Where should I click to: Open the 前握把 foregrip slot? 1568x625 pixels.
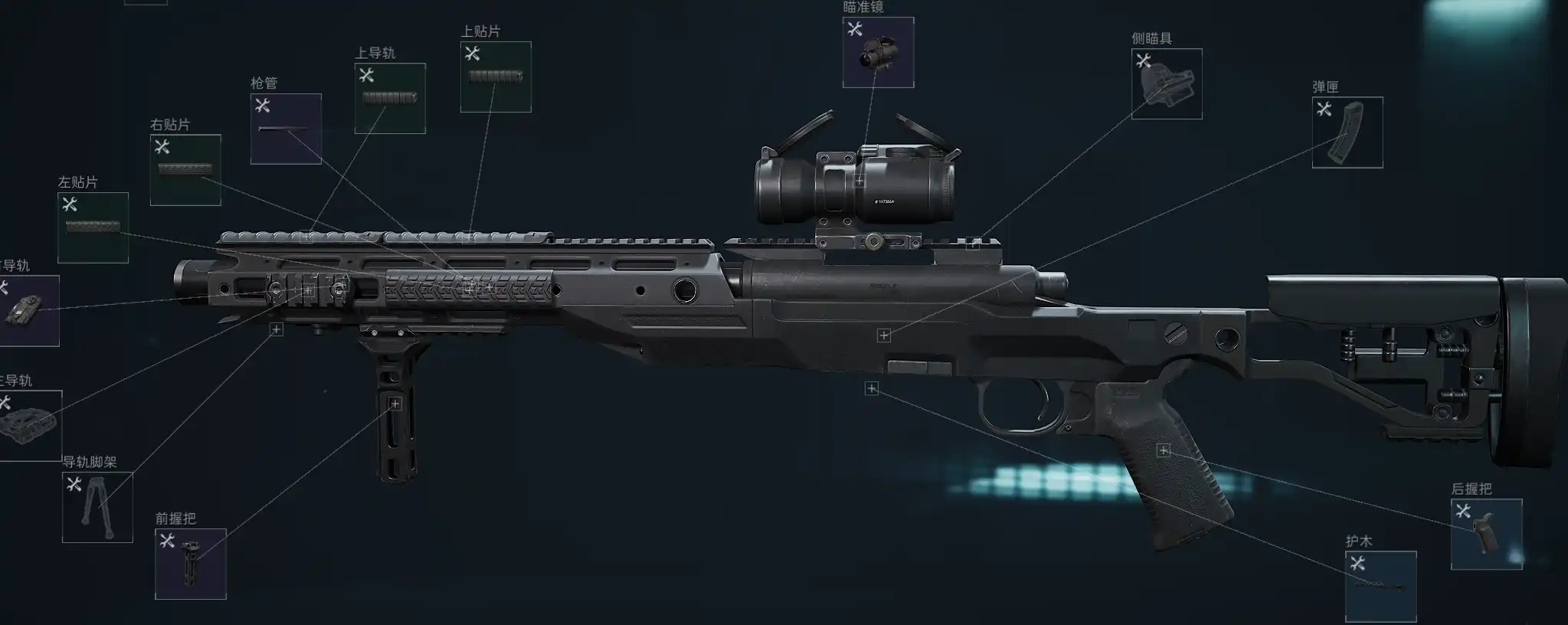pos(191,564)
